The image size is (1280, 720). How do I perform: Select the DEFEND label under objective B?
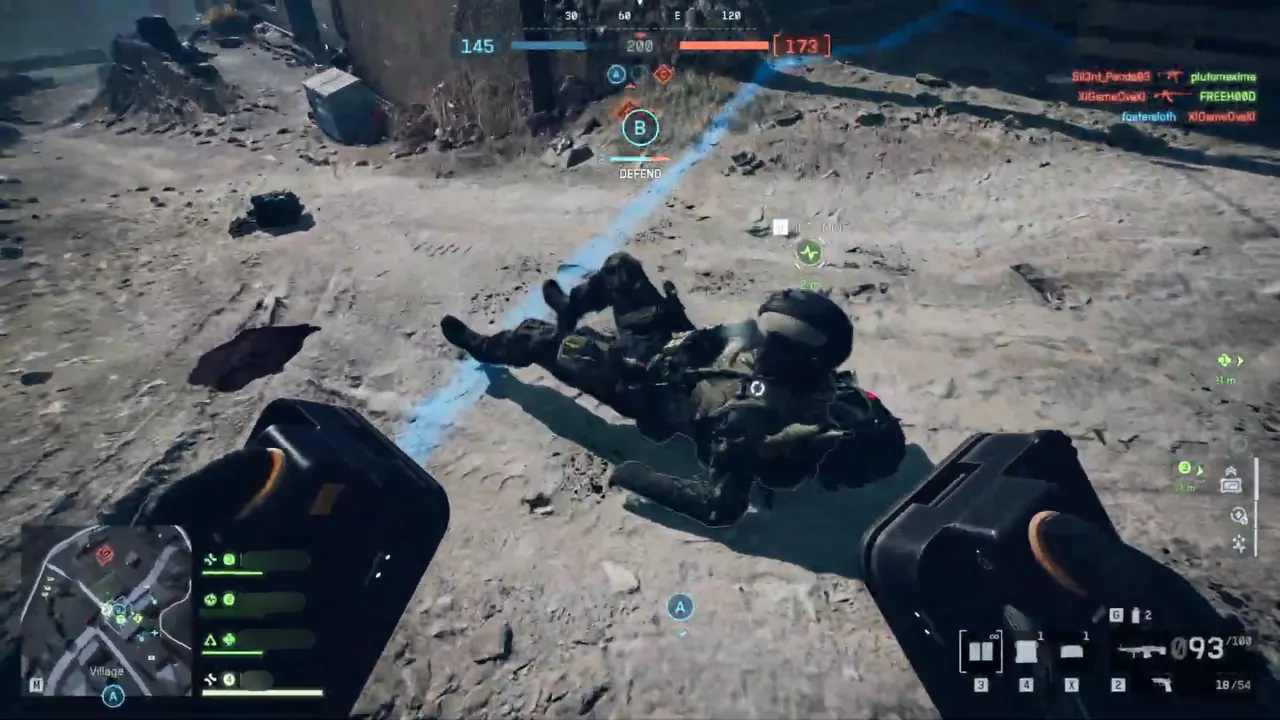(x=640, y=173)
